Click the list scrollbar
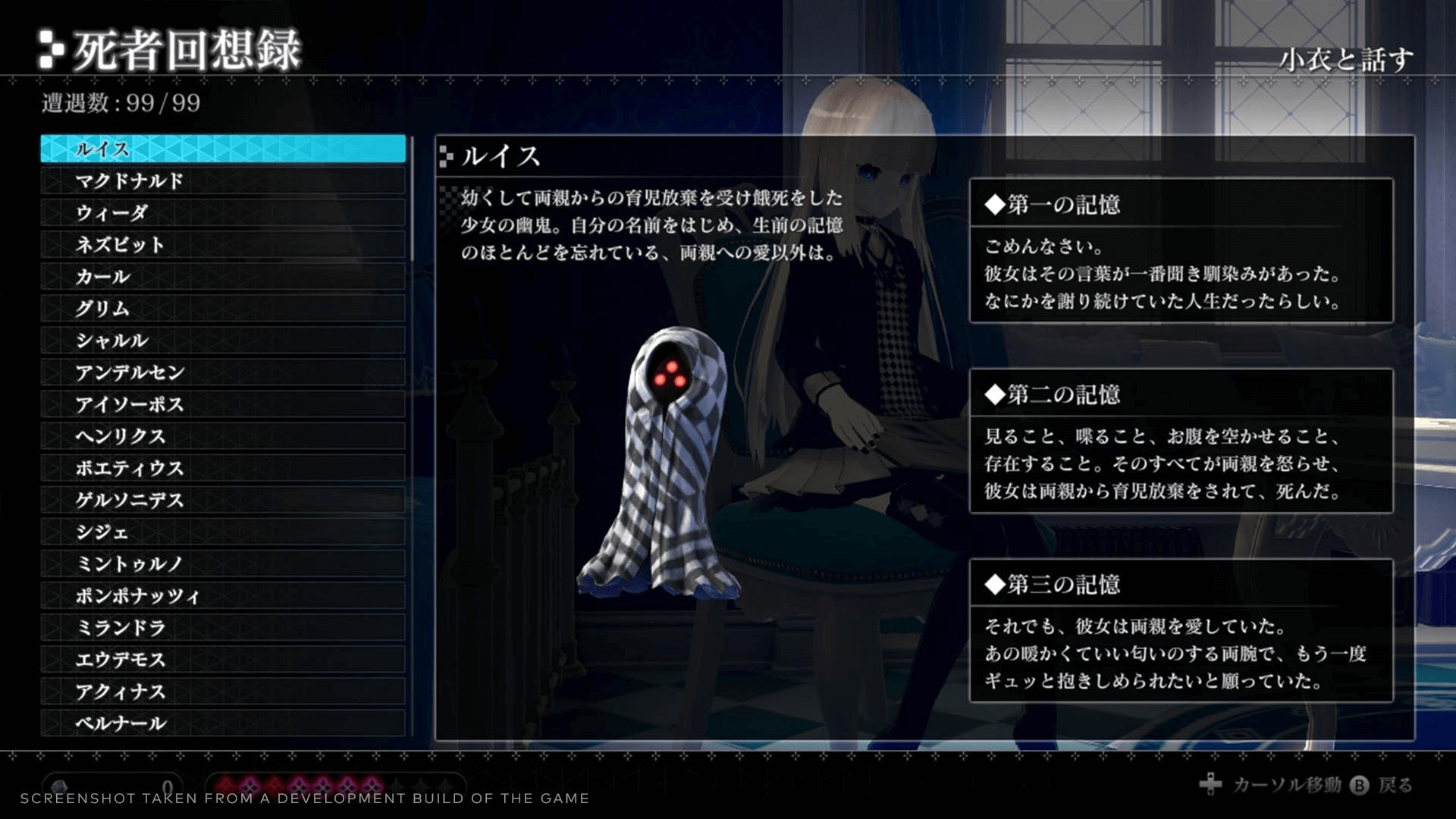This screenshot has height=819, width=1456. 412,199
